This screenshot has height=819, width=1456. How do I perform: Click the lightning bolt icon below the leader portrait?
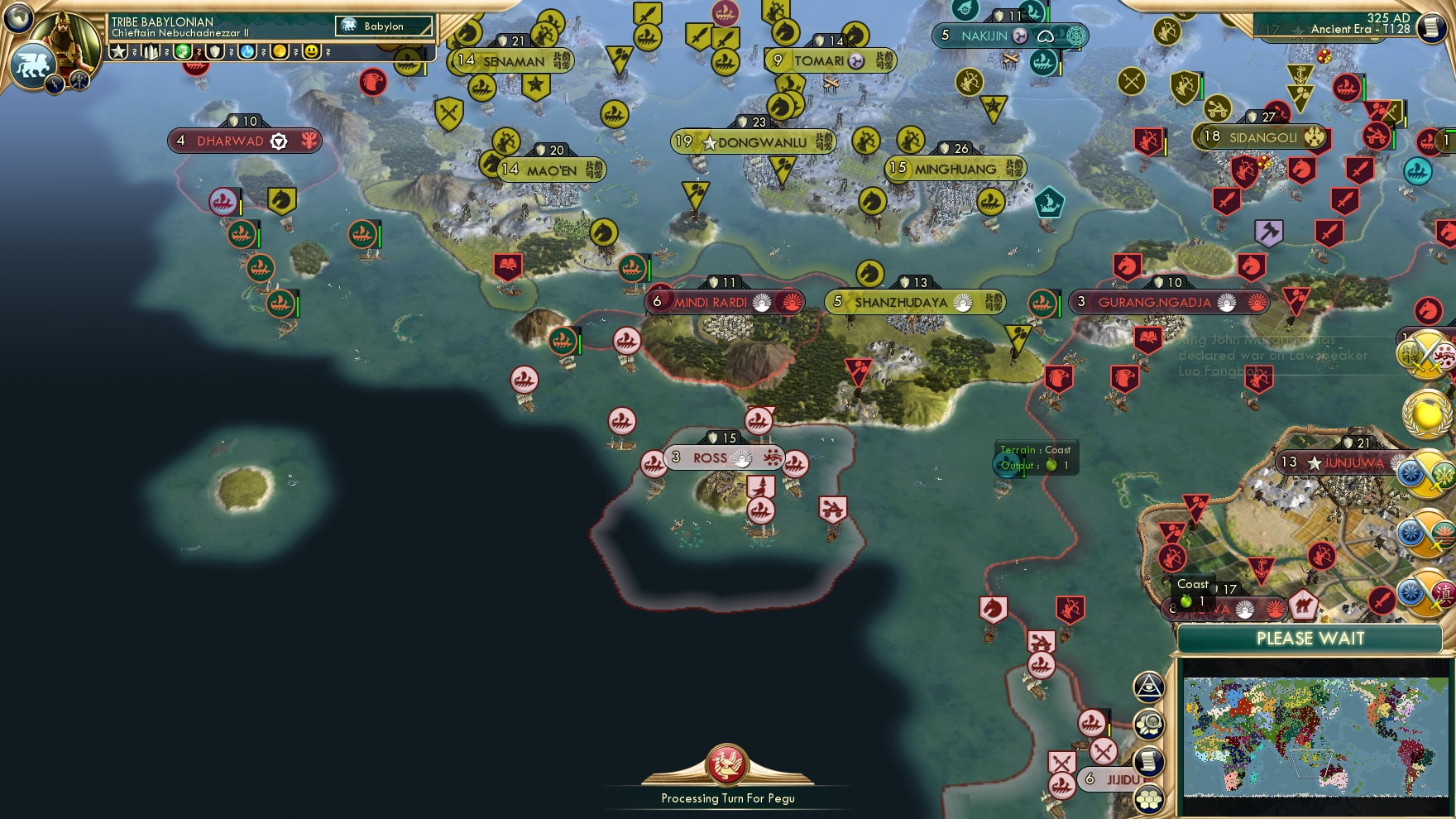click(55, 84)
